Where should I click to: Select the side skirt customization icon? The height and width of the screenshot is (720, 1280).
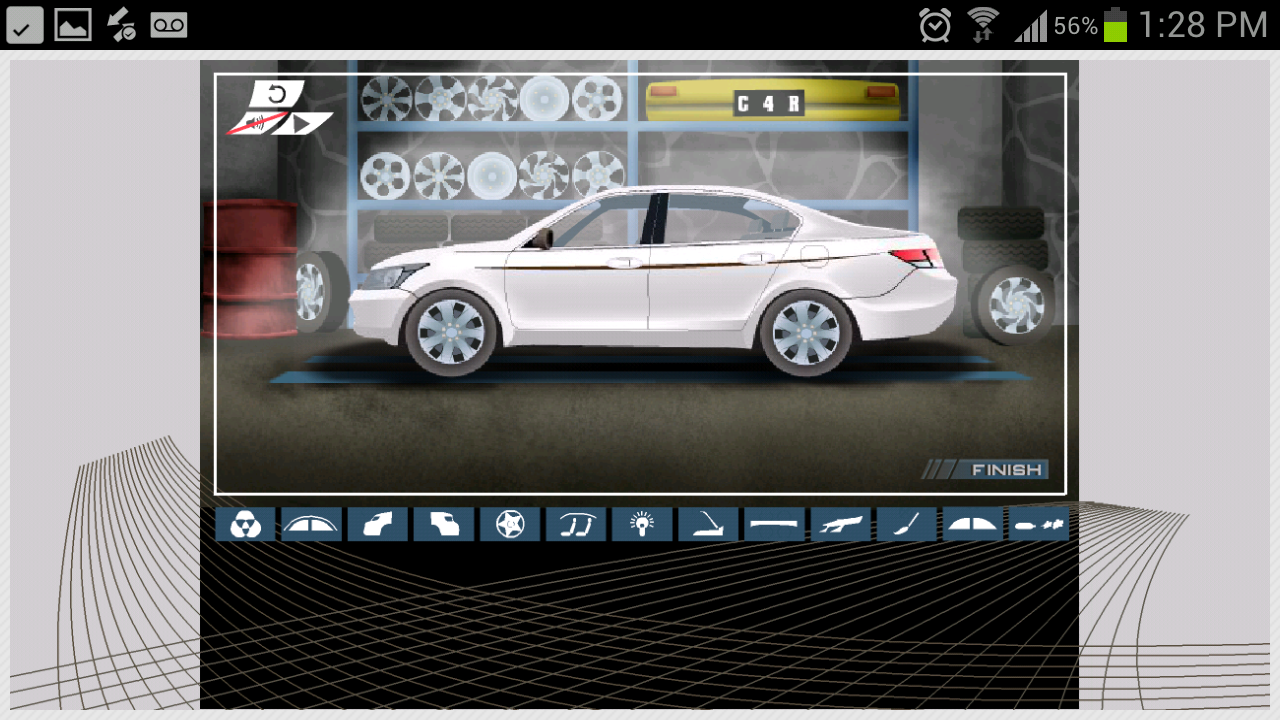(774, 523)
